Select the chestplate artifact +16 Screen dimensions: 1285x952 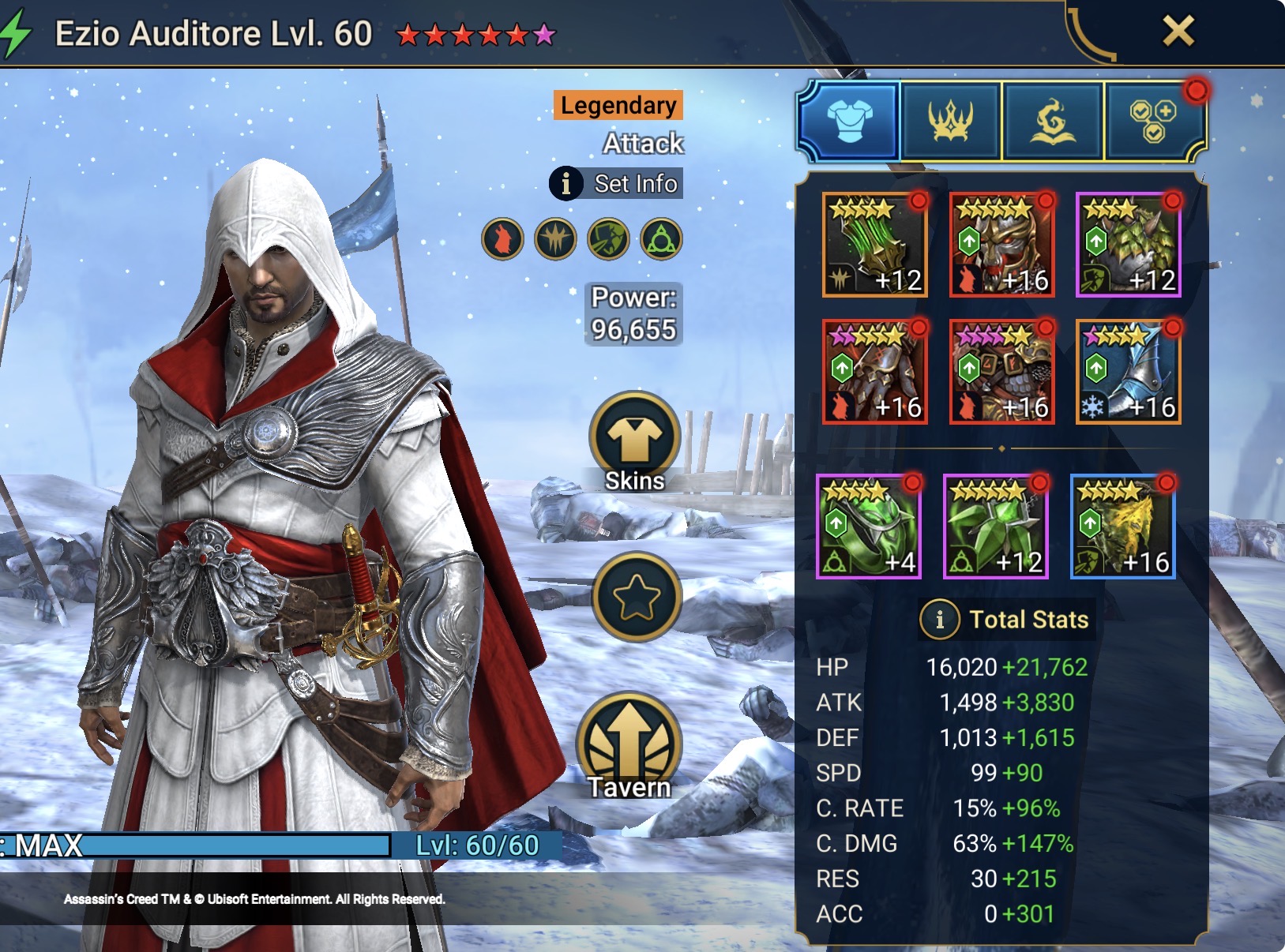click(x=1001, y=372)
